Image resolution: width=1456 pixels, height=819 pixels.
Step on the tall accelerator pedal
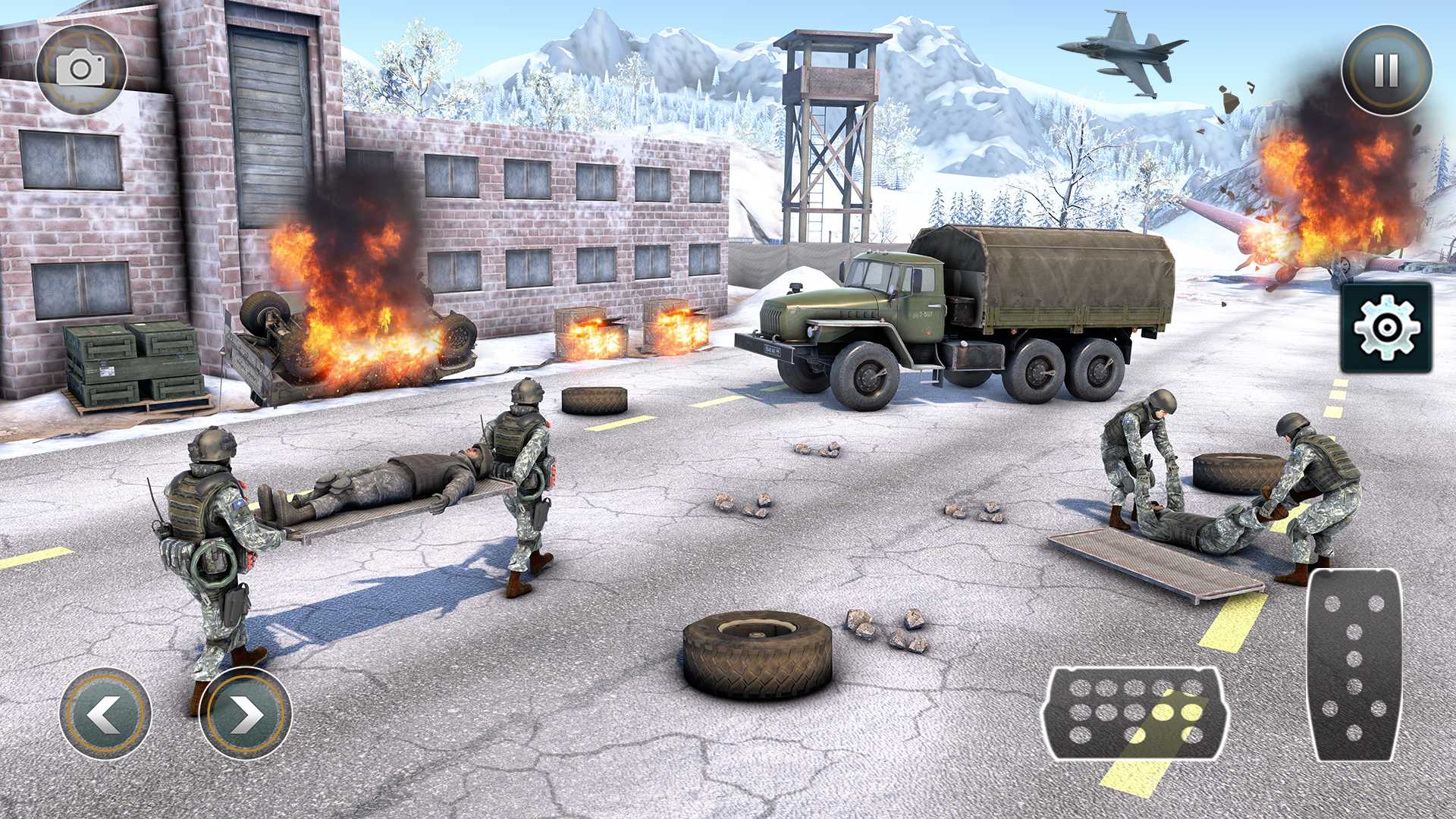1354,664
